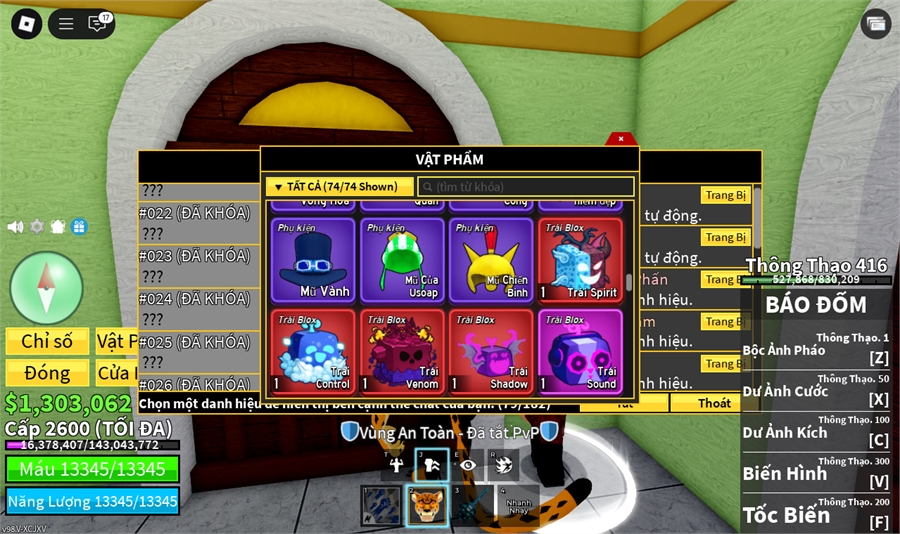Click the item keyword search field
The height and width of the screenshot is (534, 900).
526,187
